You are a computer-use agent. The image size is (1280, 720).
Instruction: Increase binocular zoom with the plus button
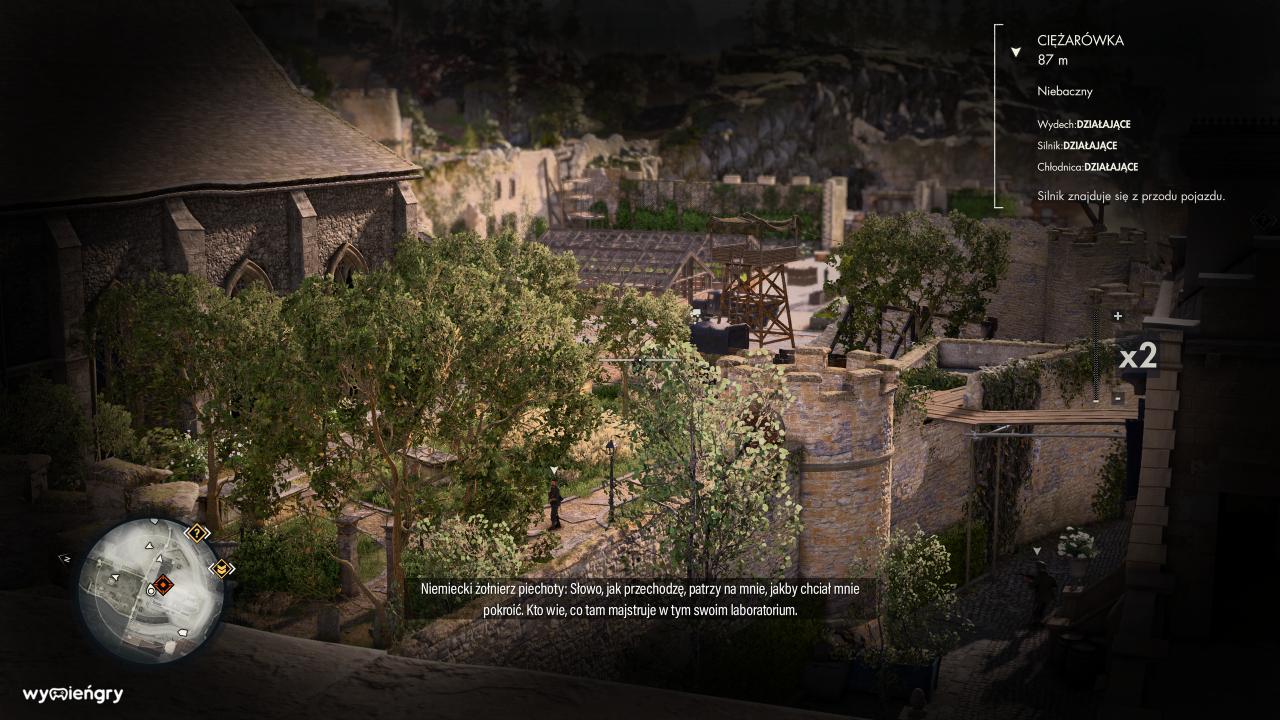point(1118,317)
